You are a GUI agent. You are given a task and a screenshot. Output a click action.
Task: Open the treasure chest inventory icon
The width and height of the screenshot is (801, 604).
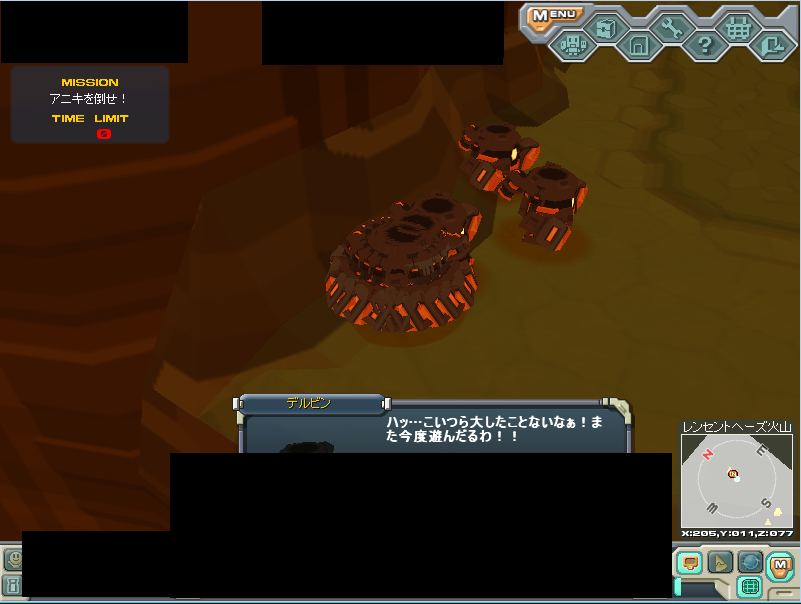[605, 27]
